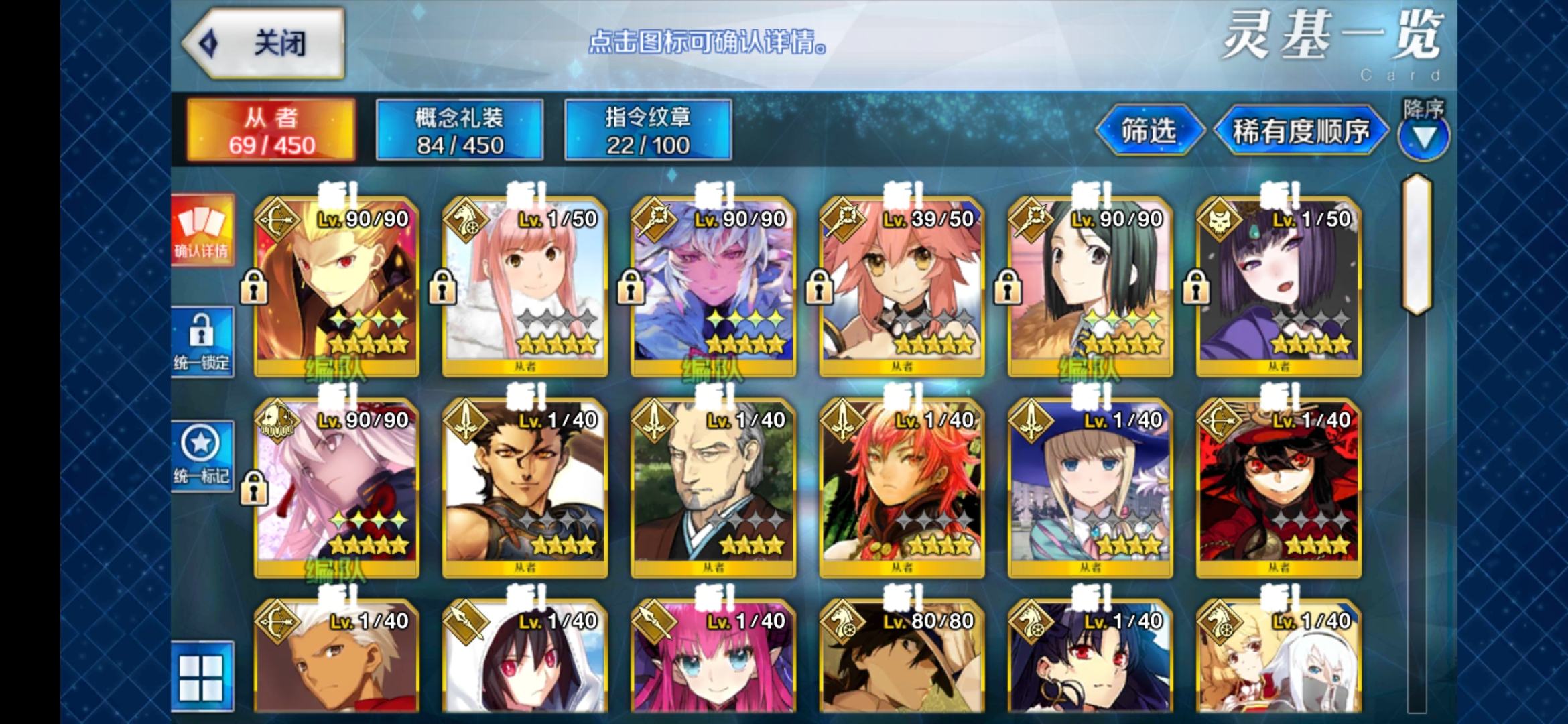Select the fox-eared Caster Lv. 39/50 card
Image resolution: width=1568 pixels, height=724 pixels.
[902, 286]
